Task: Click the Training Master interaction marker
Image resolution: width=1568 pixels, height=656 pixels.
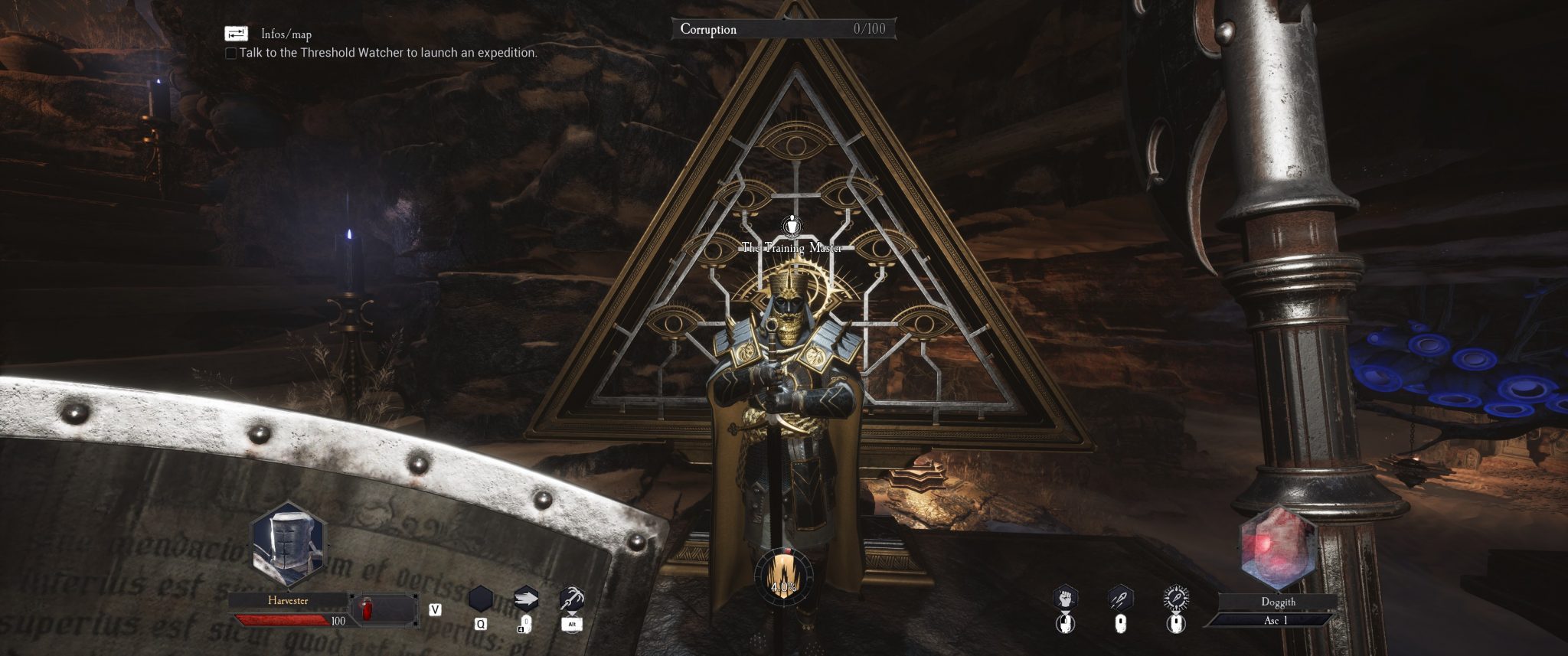Action: pos(791,226)
